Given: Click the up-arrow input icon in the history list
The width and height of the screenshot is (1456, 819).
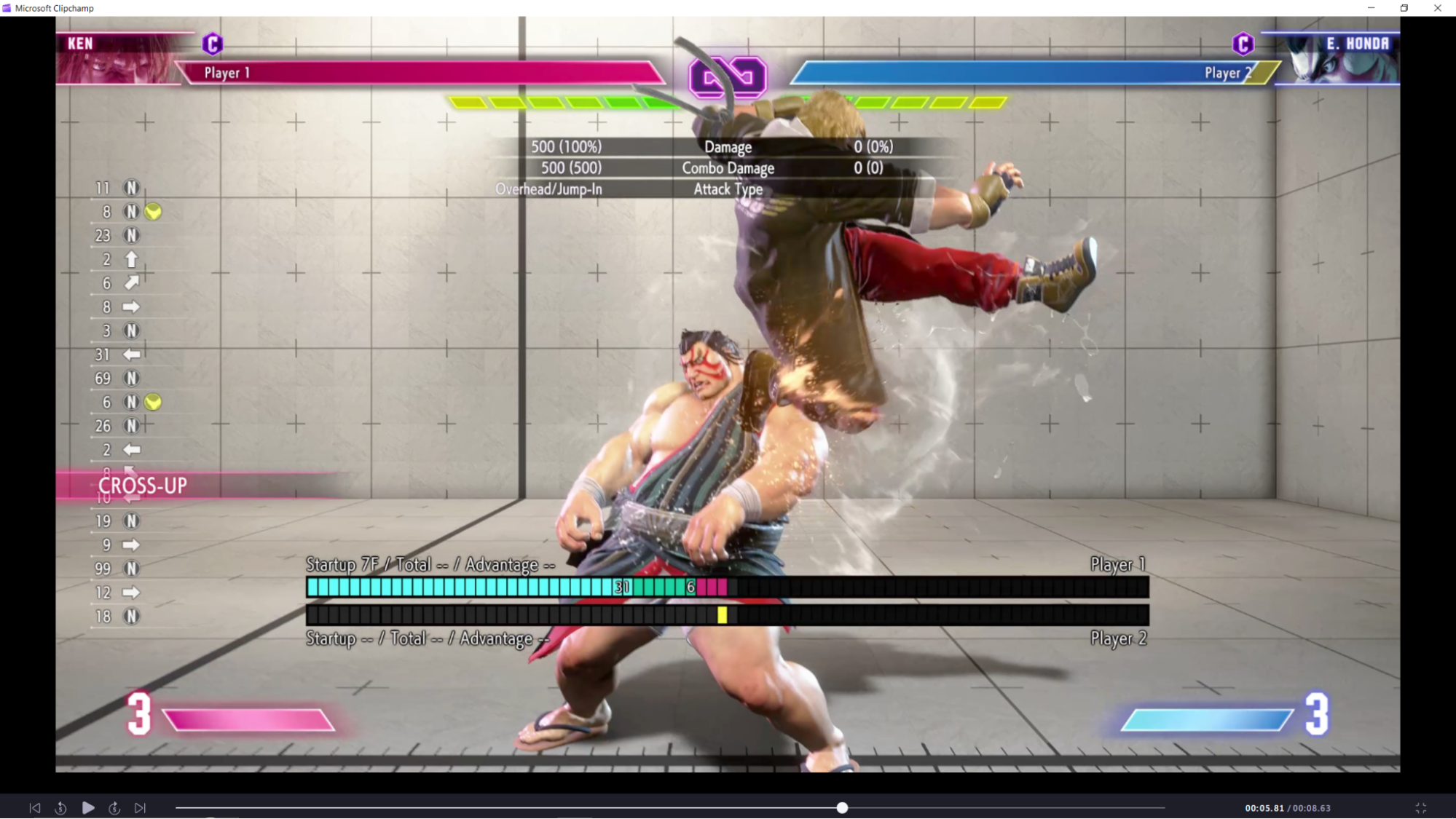Looking at the screenshot, I should (x=131, y=259).
